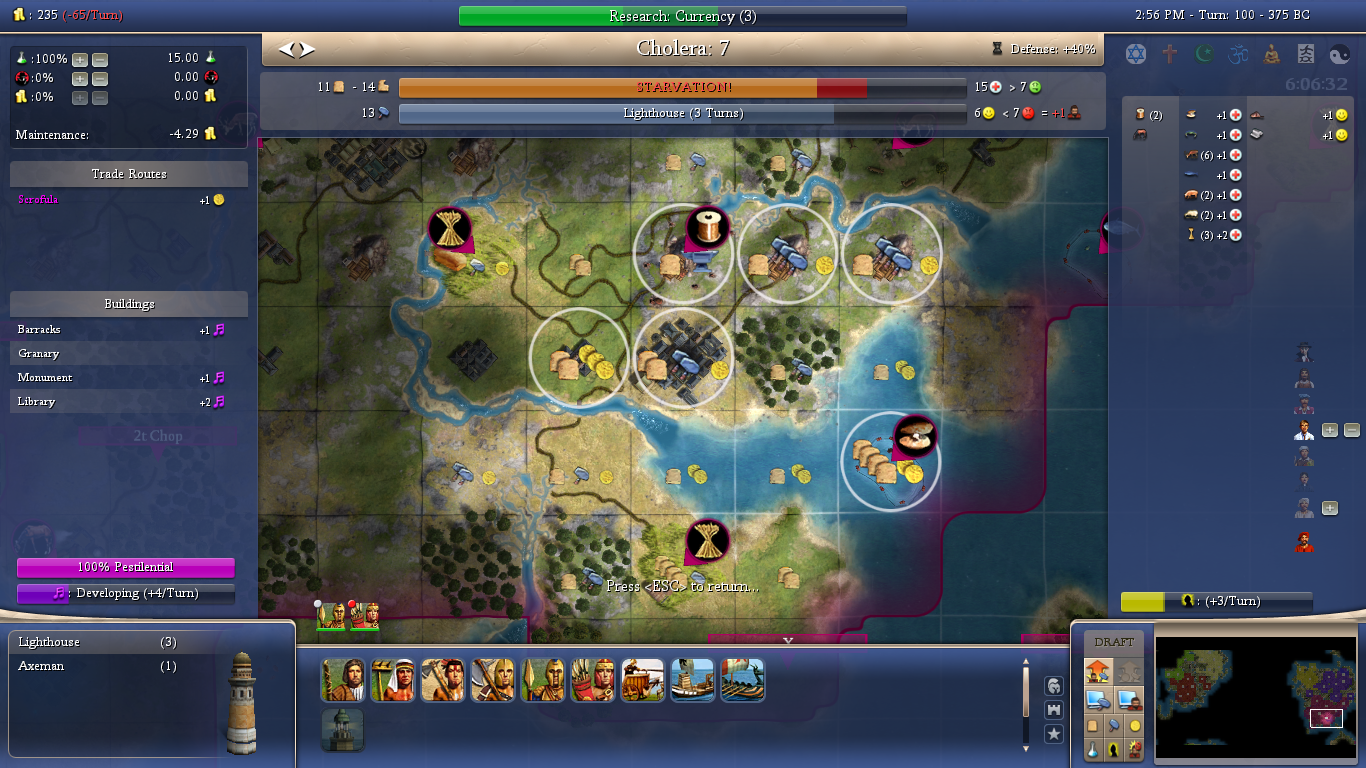Increase the science rate percentage
Image resolution: width=1366 pixels, height=768 pixels.
80,59
